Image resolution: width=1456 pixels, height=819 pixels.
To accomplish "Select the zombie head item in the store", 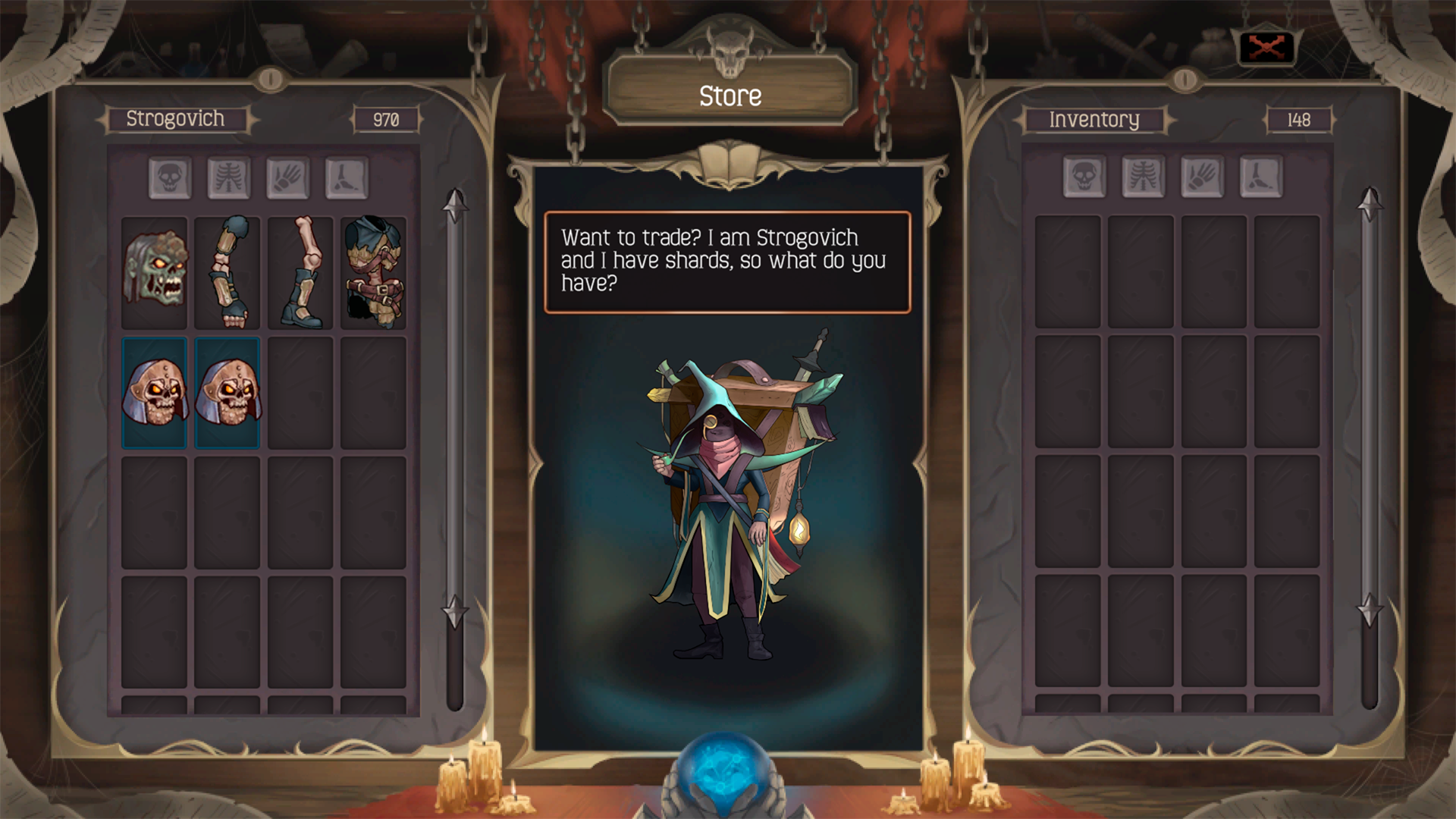I will click(x=155, y=271).
